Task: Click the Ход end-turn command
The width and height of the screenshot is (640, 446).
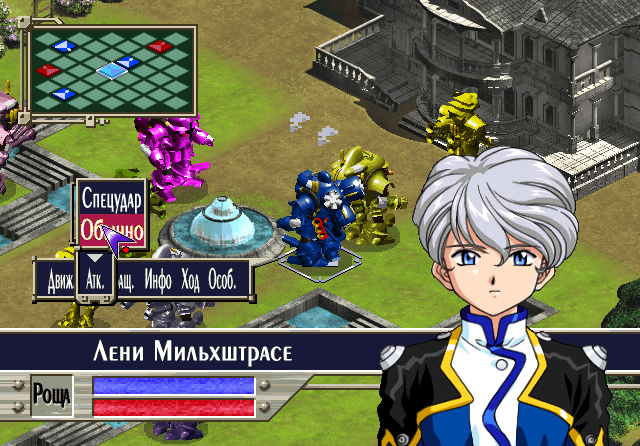Action: point(190,280)
